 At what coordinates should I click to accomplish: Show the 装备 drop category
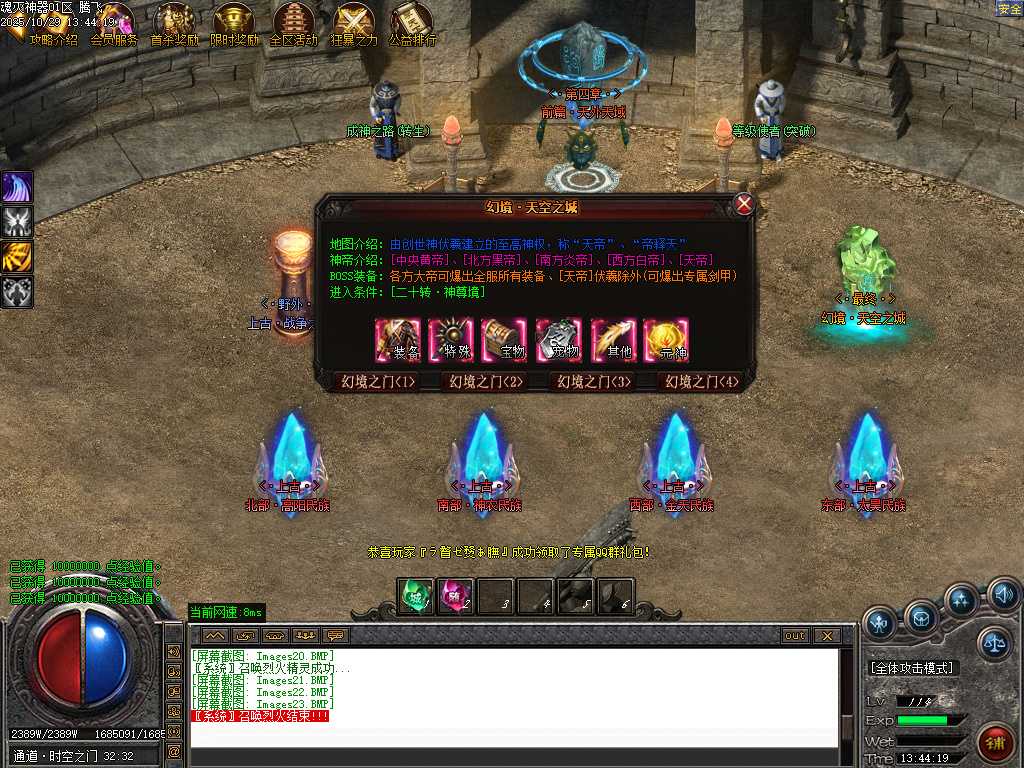(x=398, y=340)
